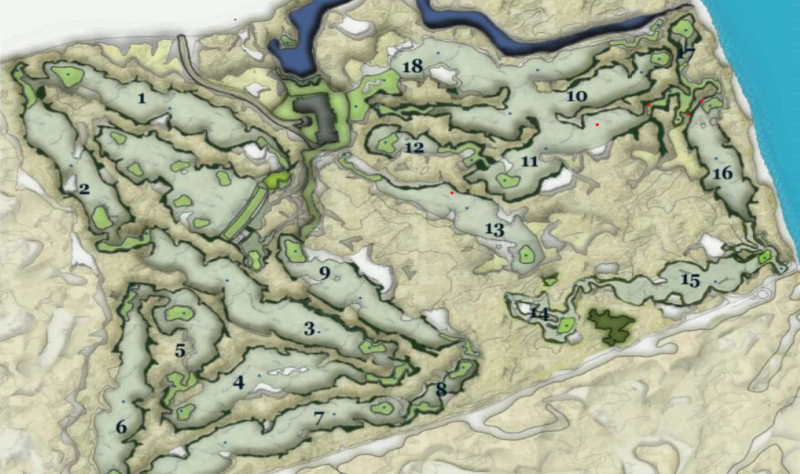The width and height of the screenshot is (800, 474).
Task: Pick the hole 12 number marker
Action: pyautogui.click(x=415, y=147)
